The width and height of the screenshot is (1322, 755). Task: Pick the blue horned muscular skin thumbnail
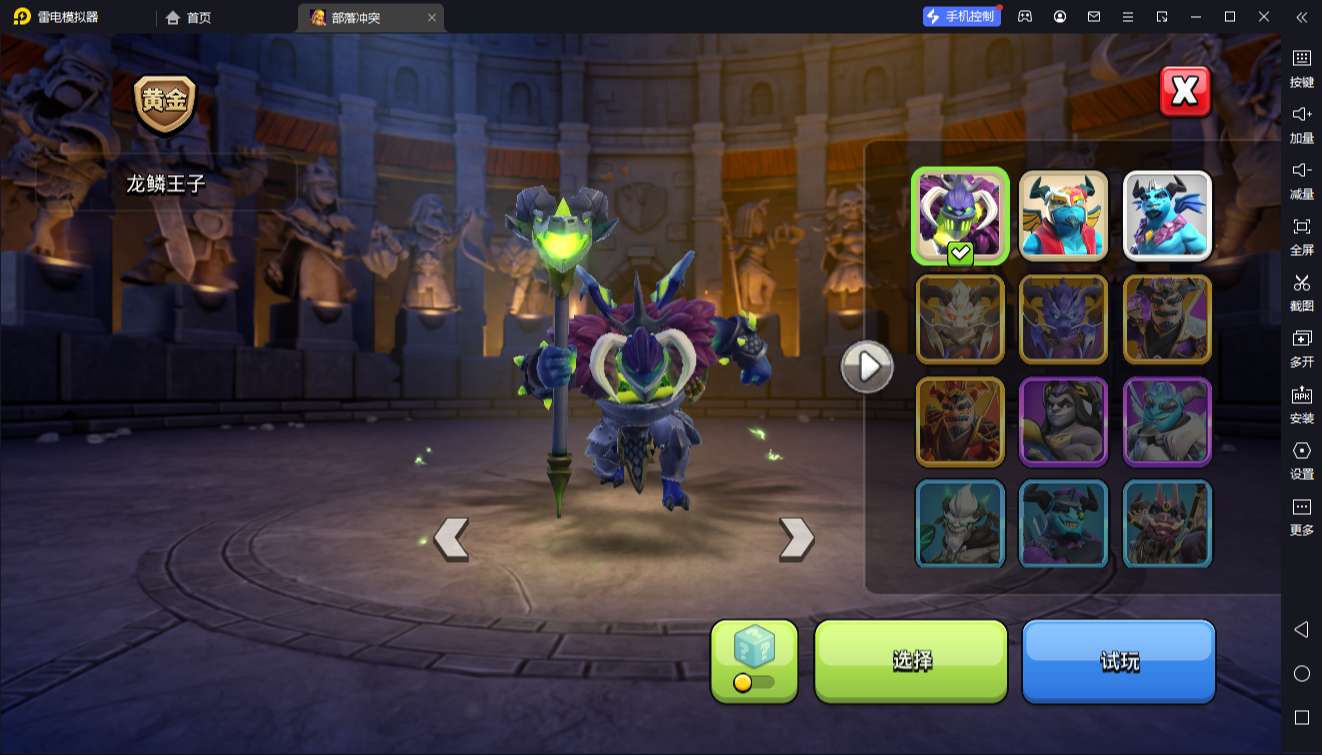[x=1167, y=216]
